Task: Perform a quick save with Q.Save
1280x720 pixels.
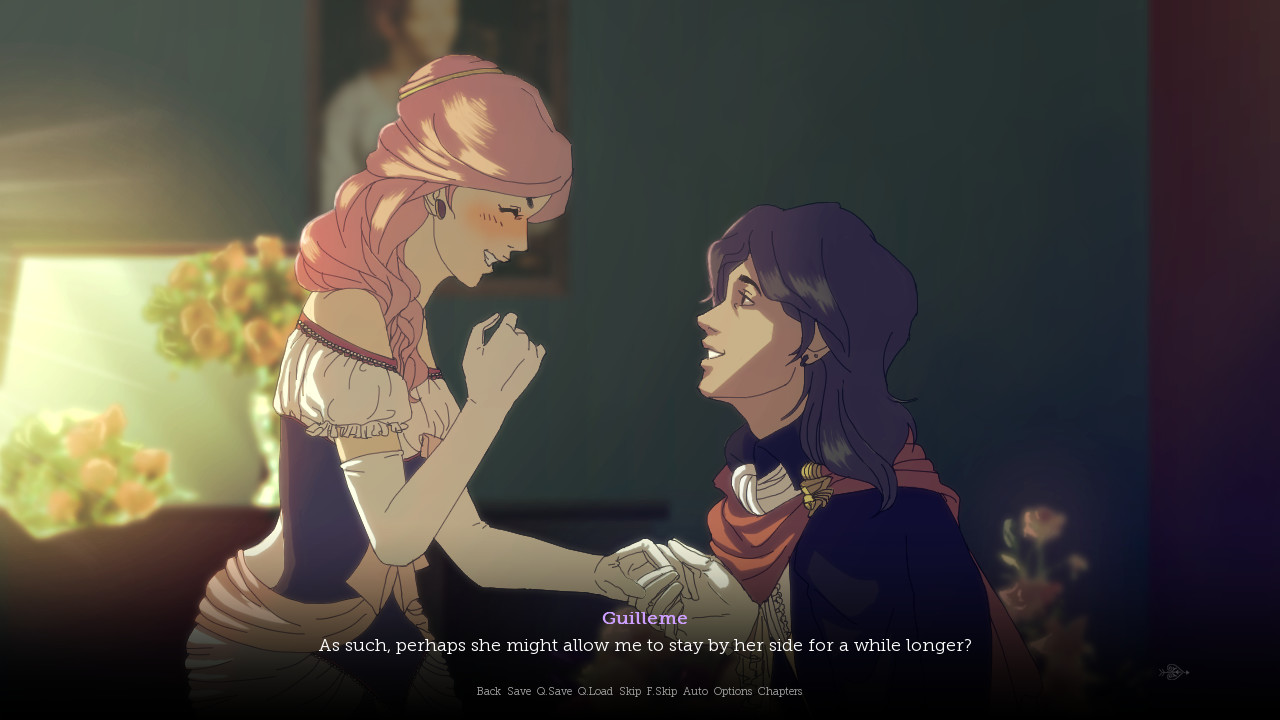Action: click(554, 691)
